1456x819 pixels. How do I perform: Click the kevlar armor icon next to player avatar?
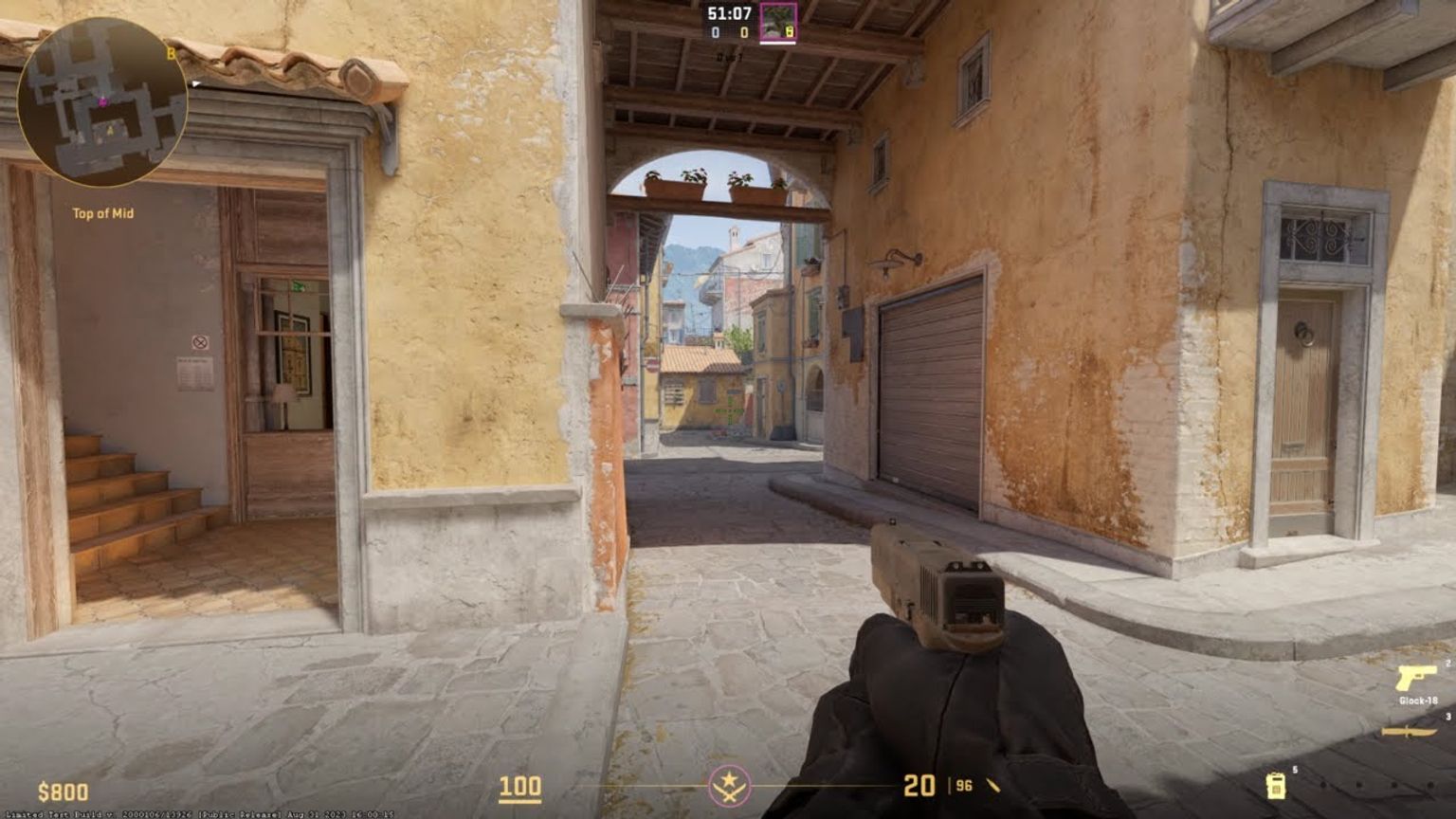791,31
